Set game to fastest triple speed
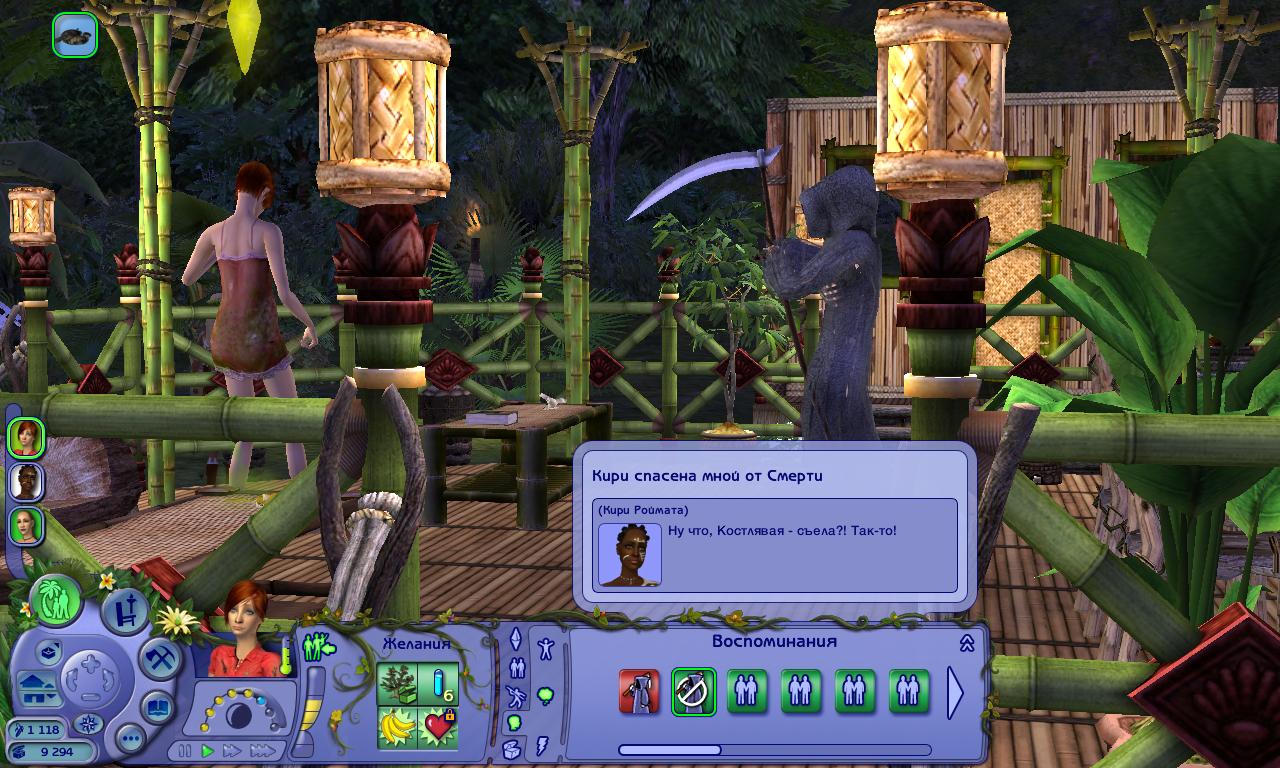The height and width of the screenshot is (768, 1280). (x=262, y=750)
